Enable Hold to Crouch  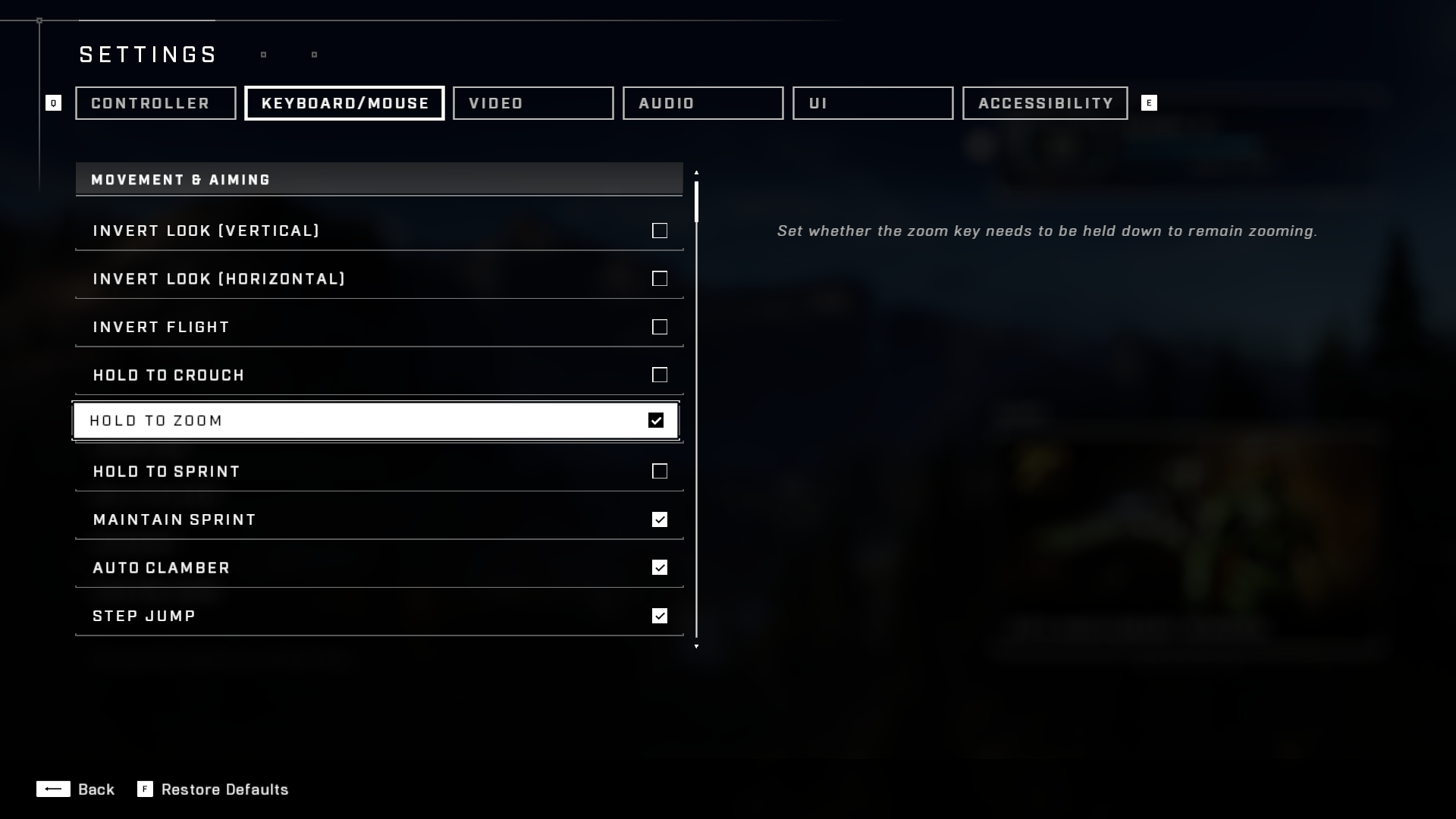[659, 375]
